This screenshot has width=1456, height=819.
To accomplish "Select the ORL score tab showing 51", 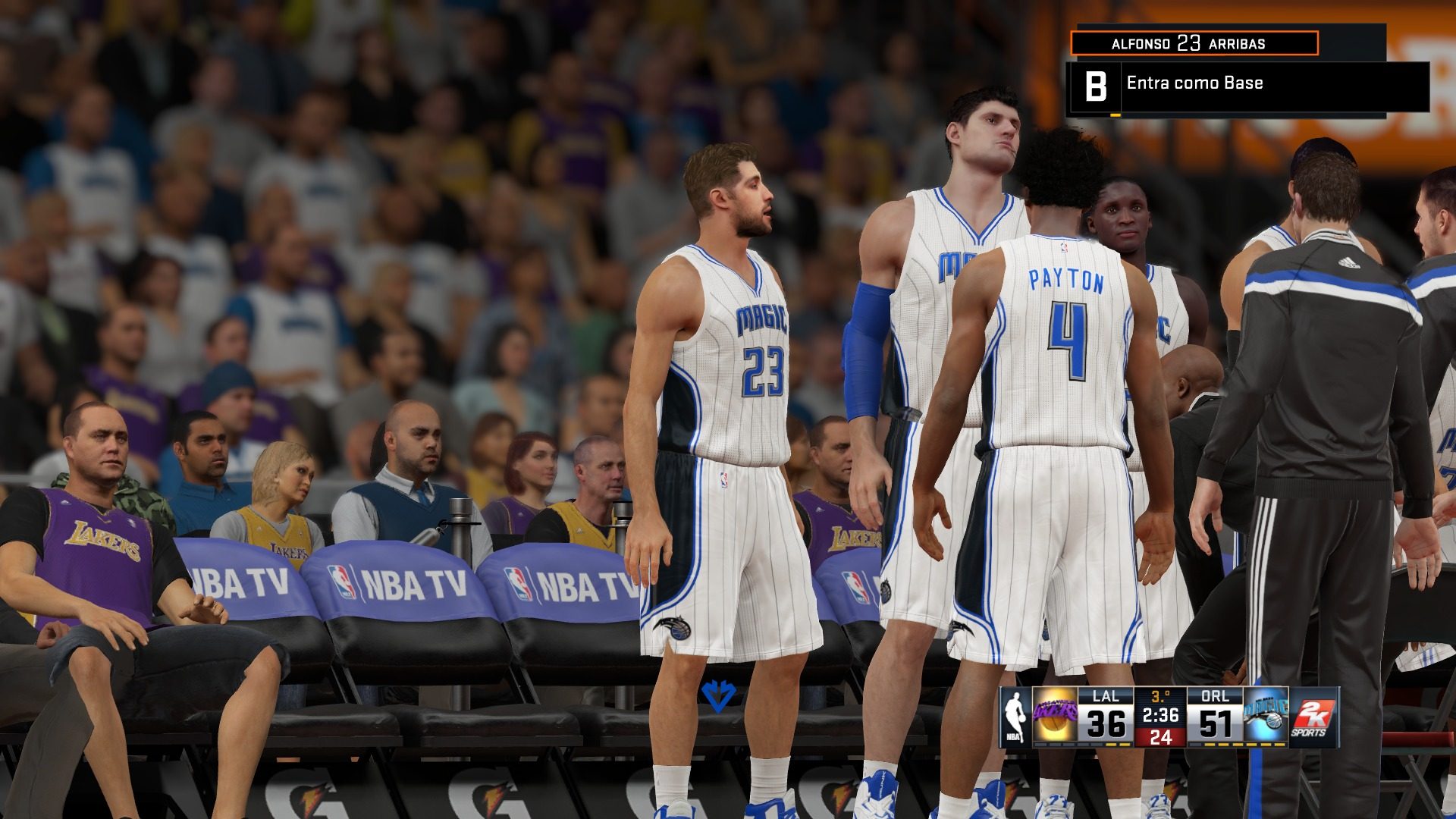I will tap(1214, 722).
